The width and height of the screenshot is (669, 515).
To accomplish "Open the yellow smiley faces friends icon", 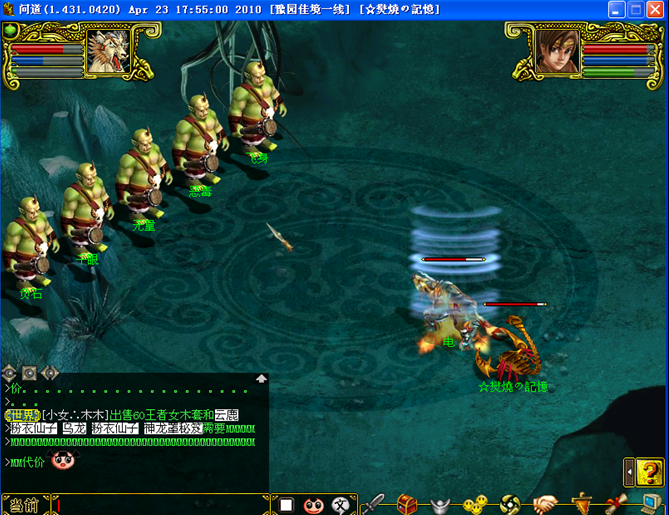I will pyautogui.click(x=474, y=503).
